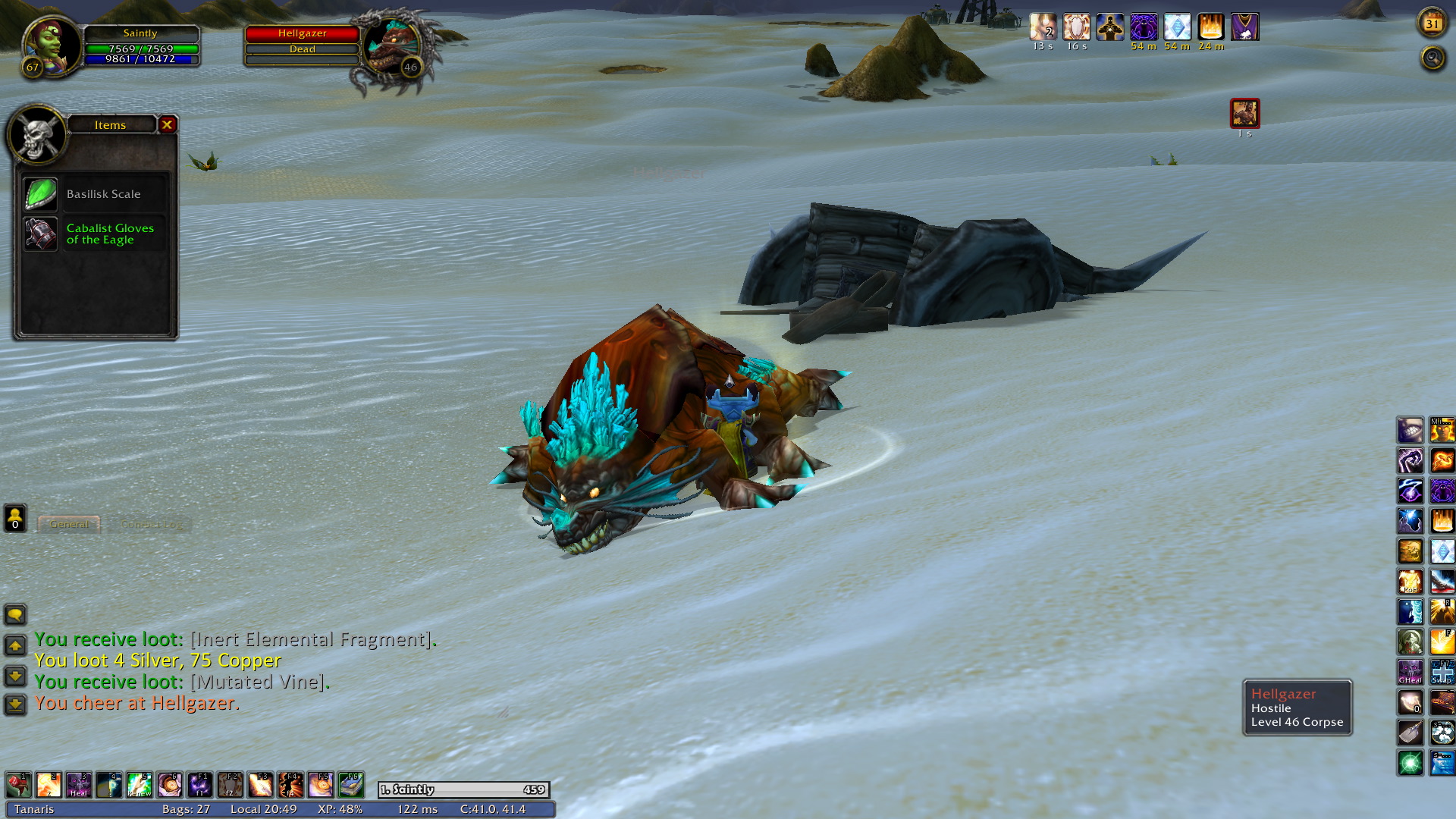Open the calendar button showing 31
1456x819 pixels.
[1432, 23]
